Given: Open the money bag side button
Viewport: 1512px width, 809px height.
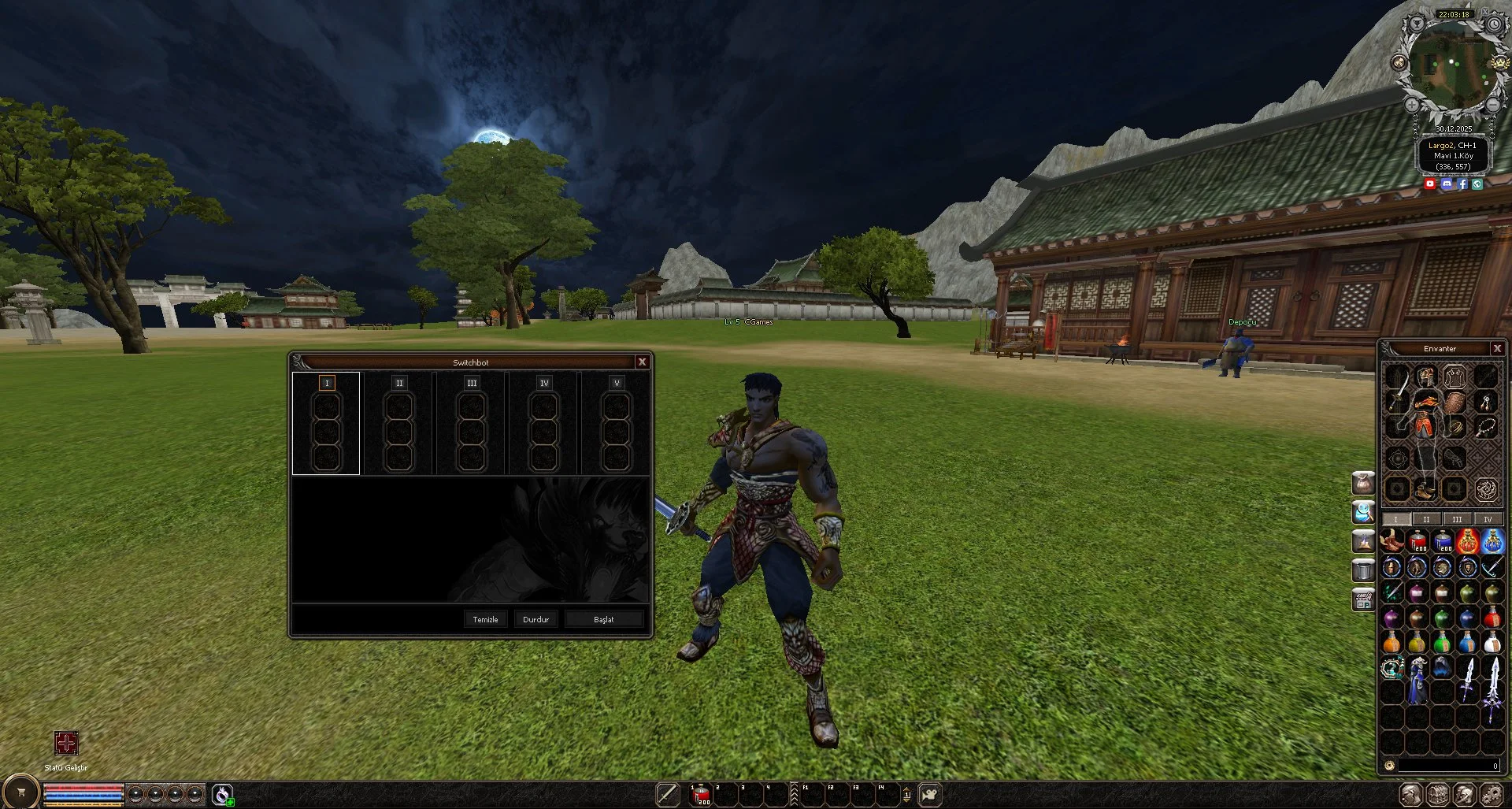Looking at the screenshot, I should tap(1363, 482).
